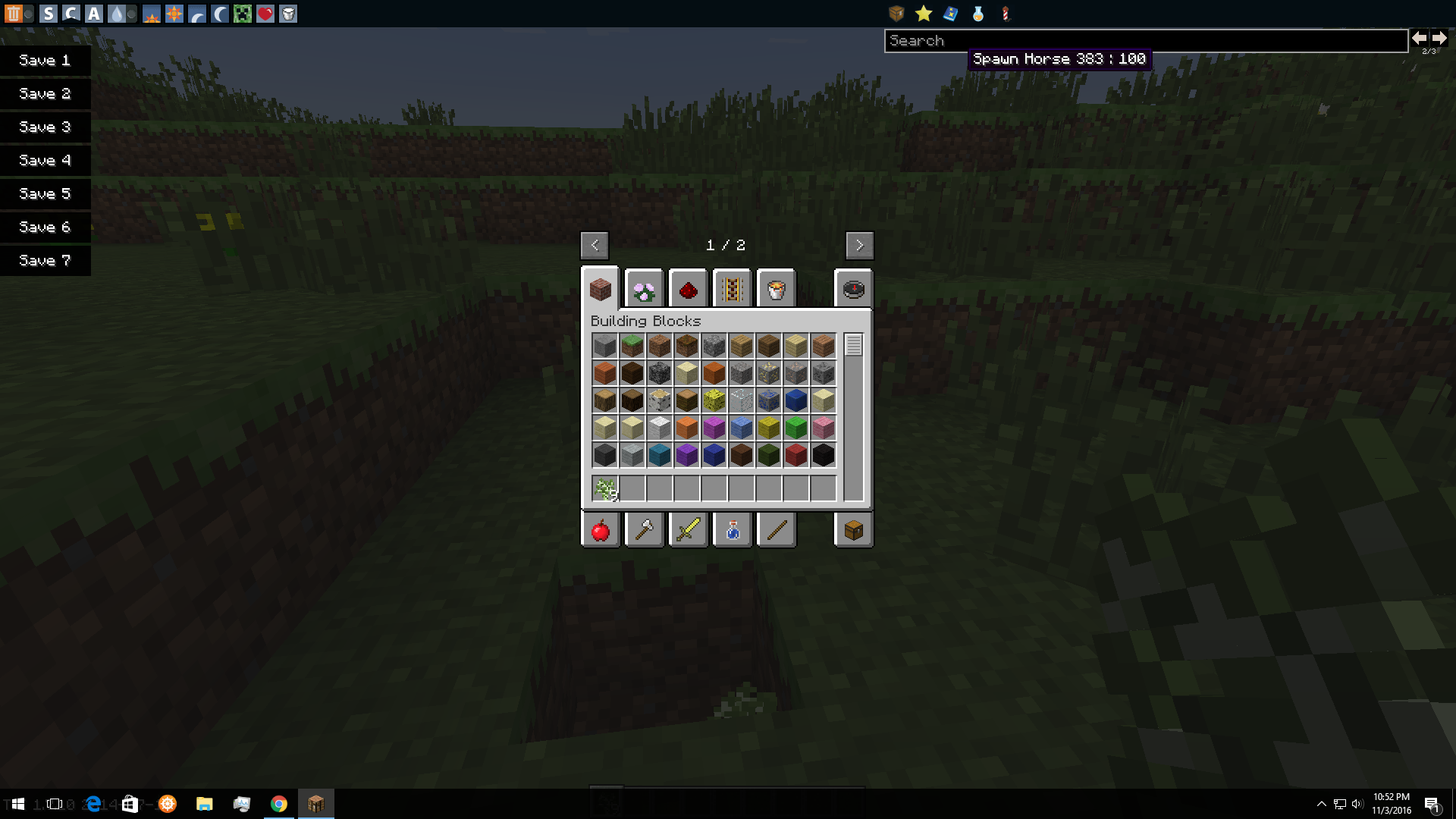The height and width of the screenshot is (819, 1456).
Task: Advance the item subset with the right arrow
Action: pyautogui.click(x=1439, y=38)
